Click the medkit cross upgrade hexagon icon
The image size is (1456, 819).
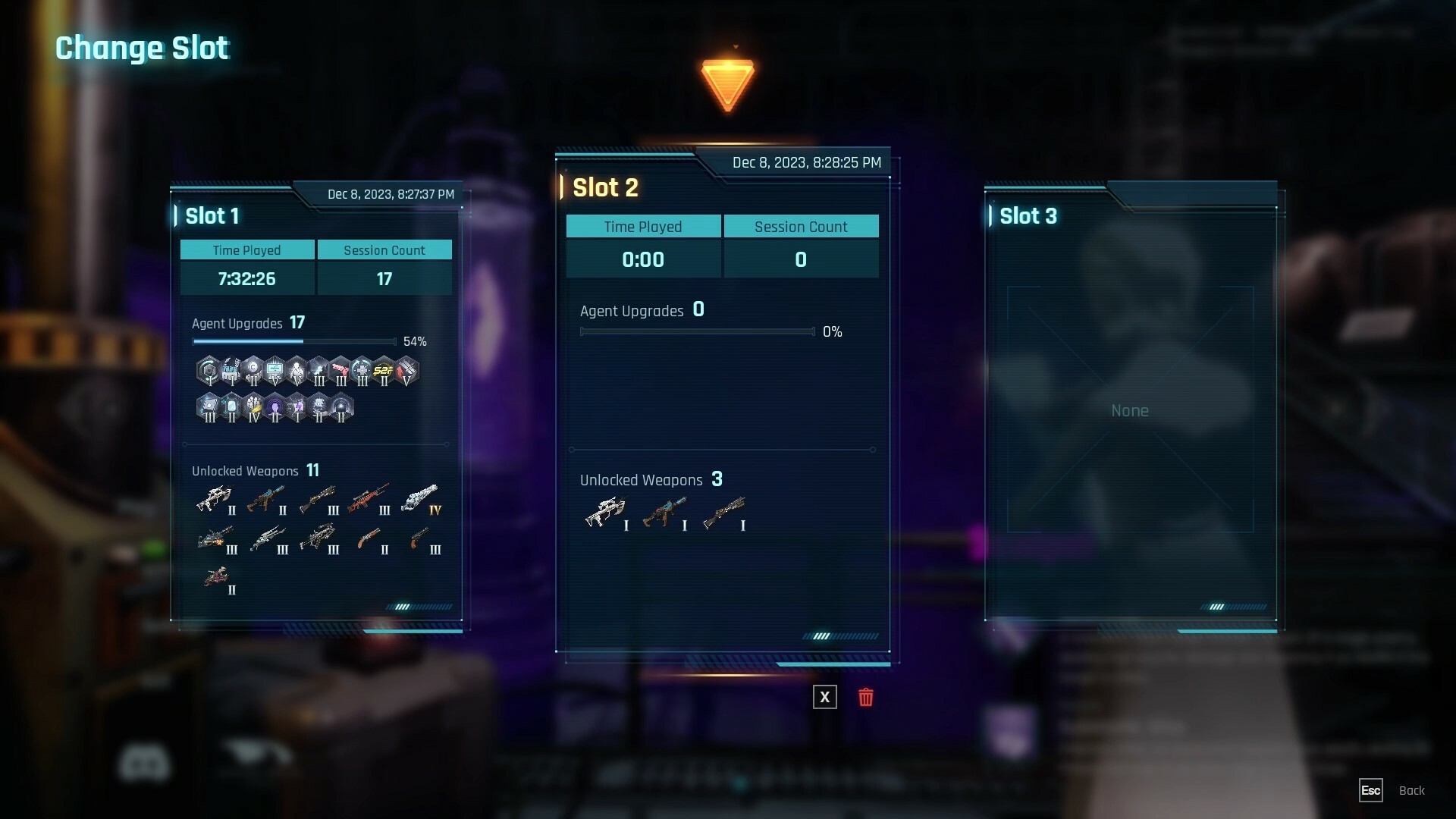point(361,369)
